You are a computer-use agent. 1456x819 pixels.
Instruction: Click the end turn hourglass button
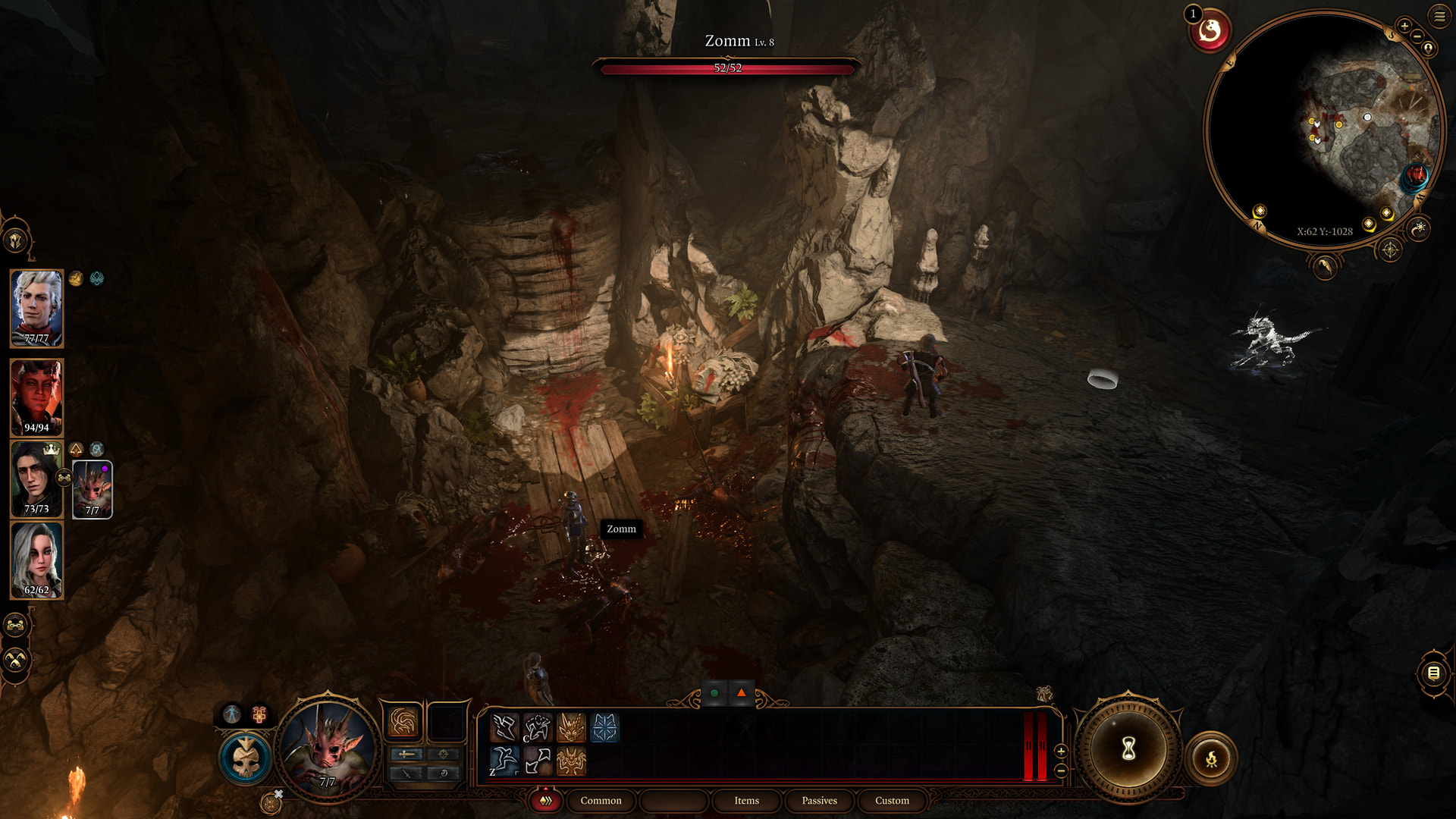click(x=1128, y=749)
